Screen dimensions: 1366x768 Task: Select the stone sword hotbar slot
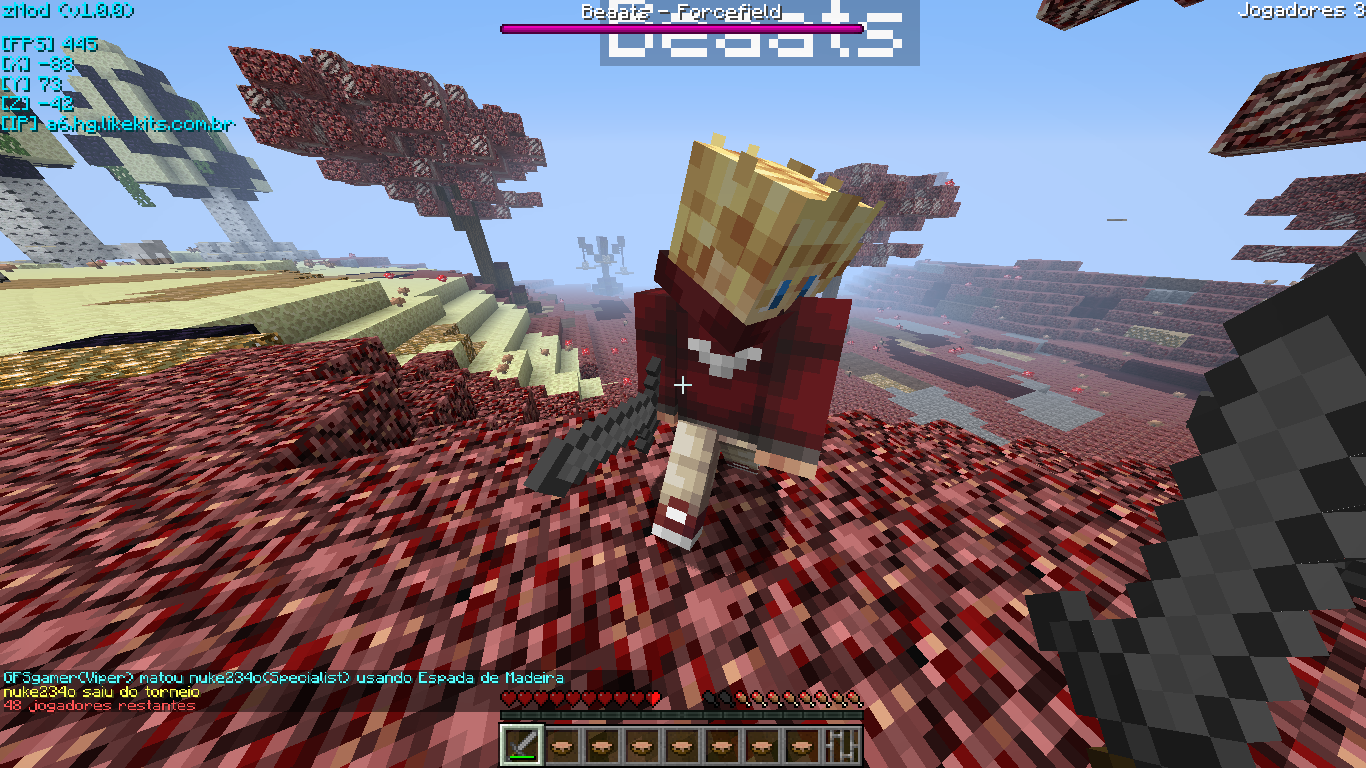[x=522, y=745]
